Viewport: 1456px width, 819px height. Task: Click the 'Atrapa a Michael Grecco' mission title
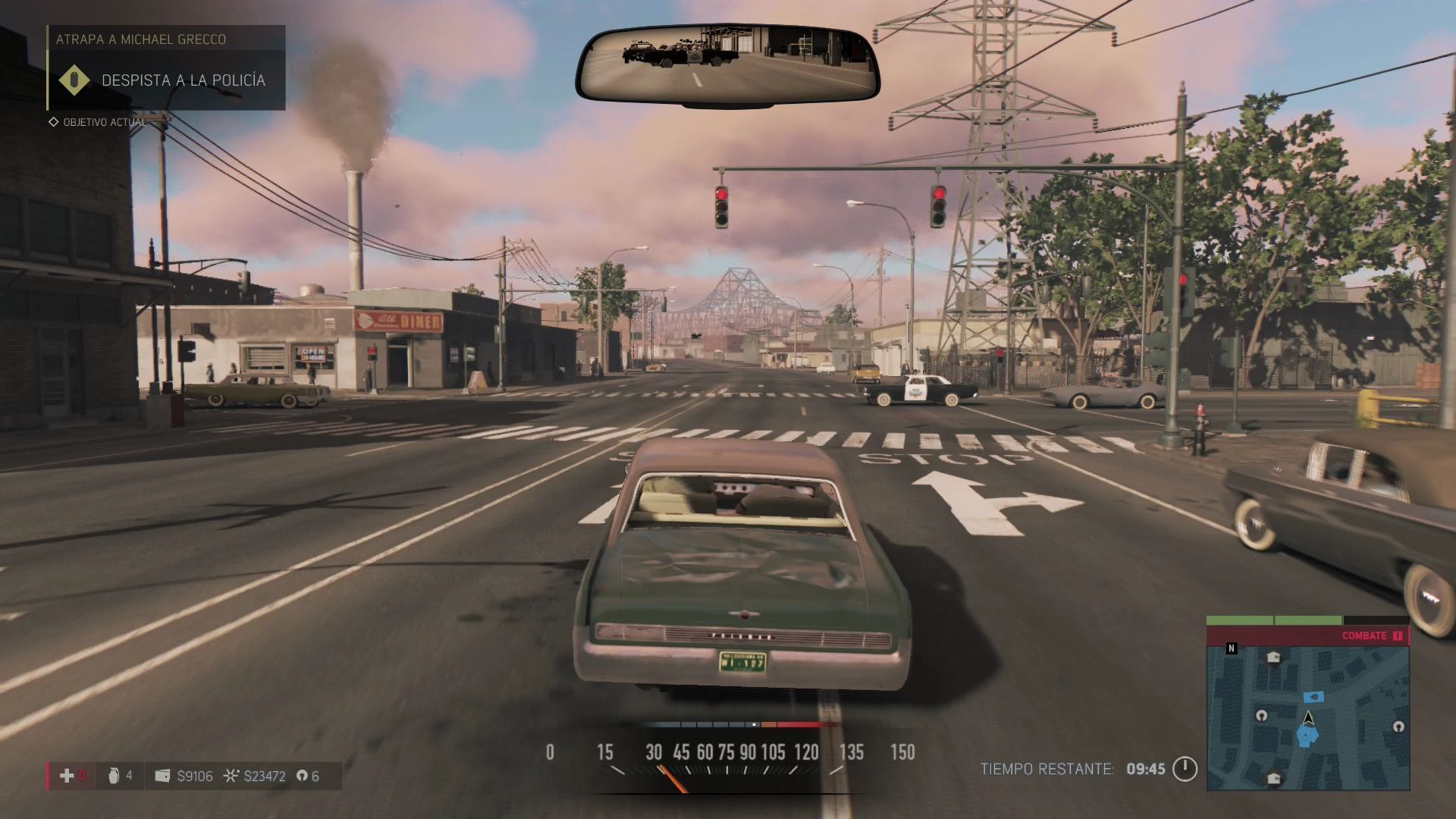pos(141,39)
